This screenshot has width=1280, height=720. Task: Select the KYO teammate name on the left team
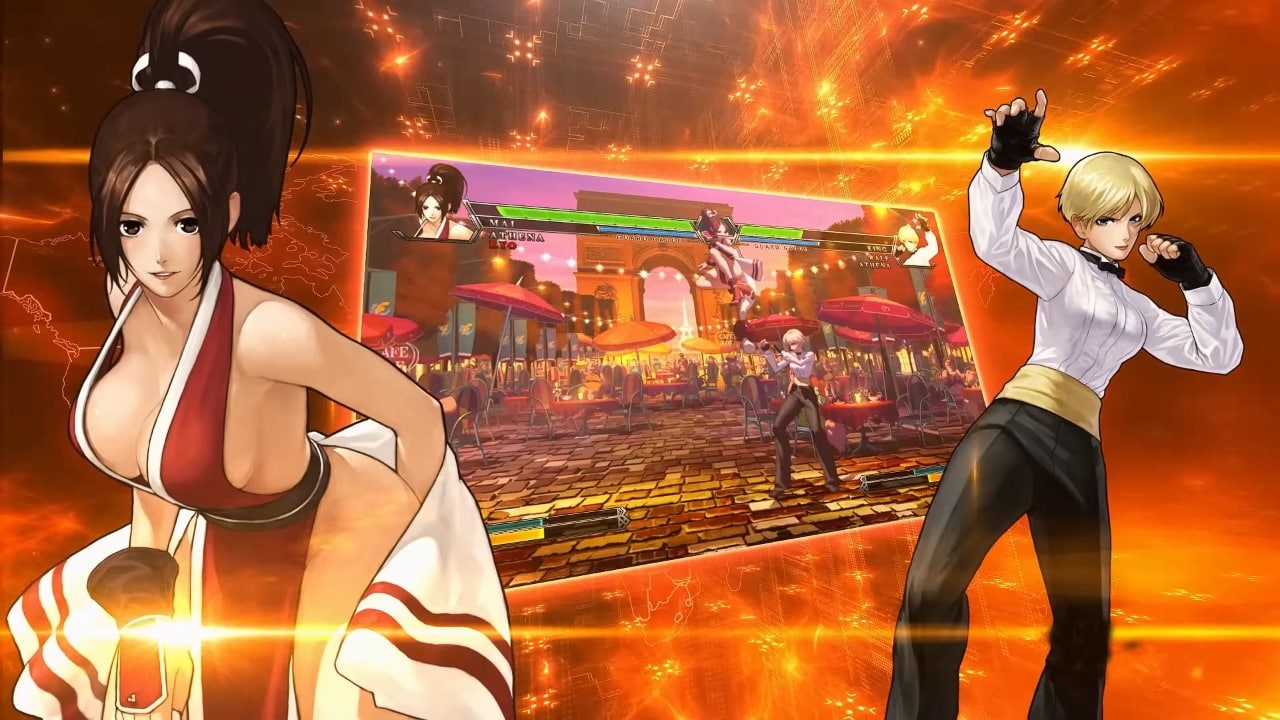point(505,244)
